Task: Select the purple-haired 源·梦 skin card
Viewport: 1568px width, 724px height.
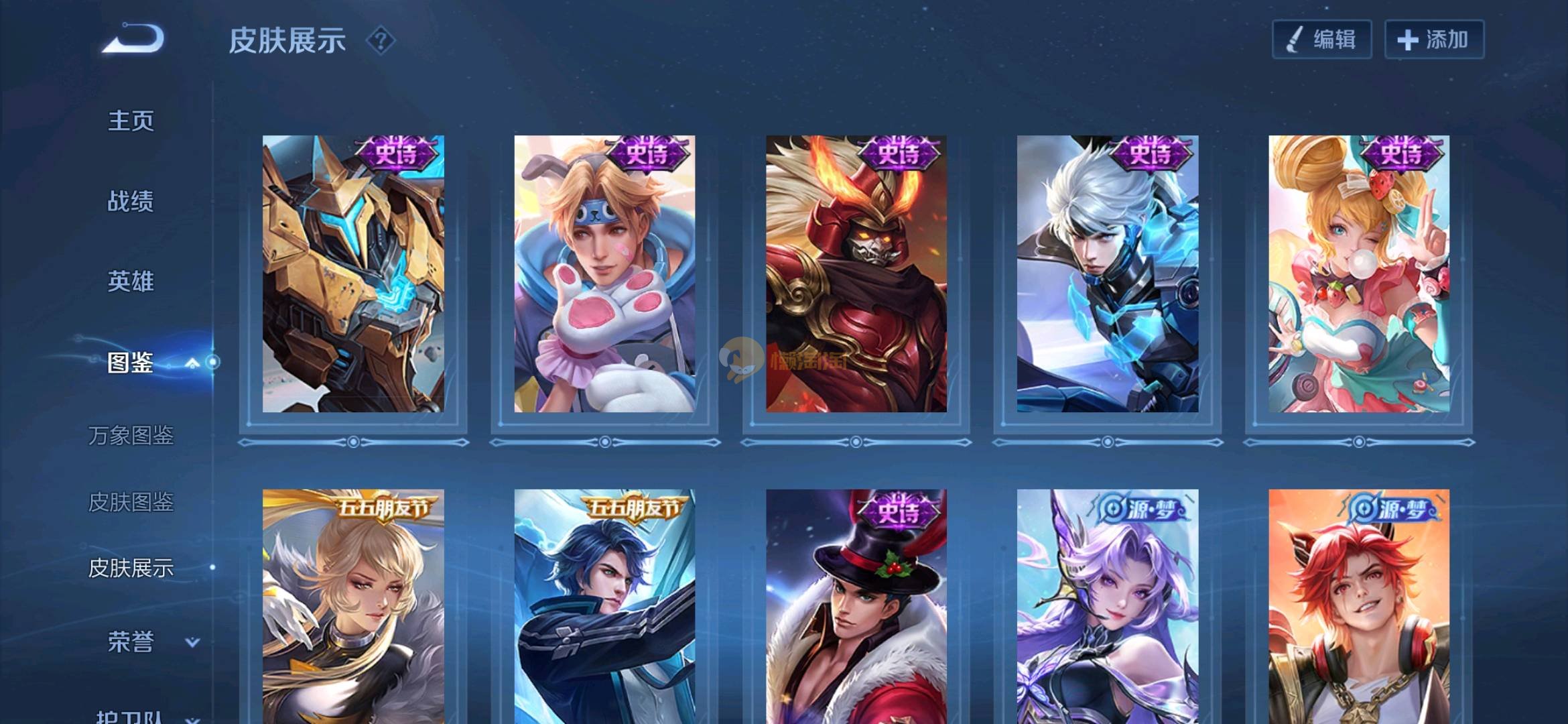Action: [x=1108, y=607]
